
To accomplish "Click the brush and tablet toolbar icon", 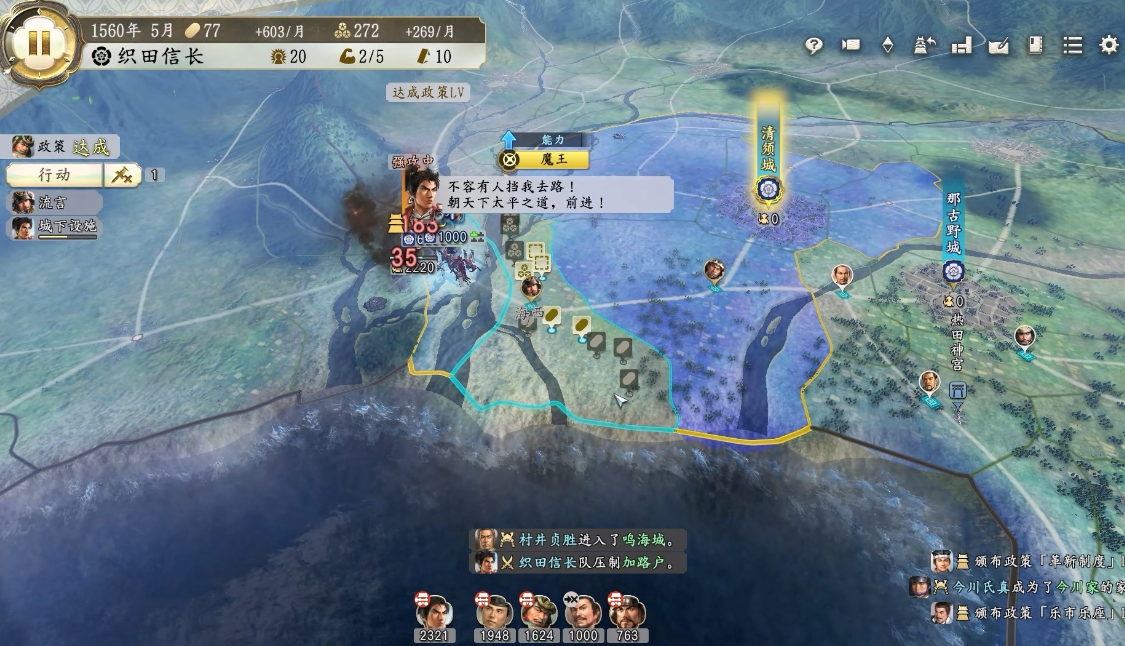I will (x=998, y=45).
